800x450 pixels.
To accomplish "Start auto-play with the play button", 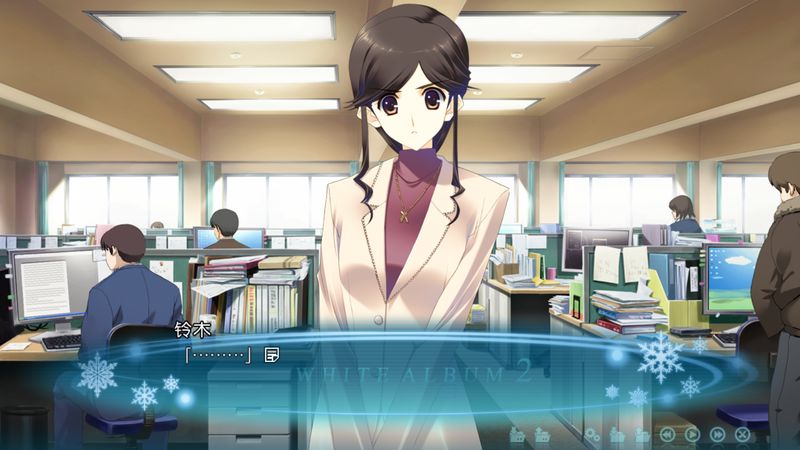I will [x=692, y=434].
